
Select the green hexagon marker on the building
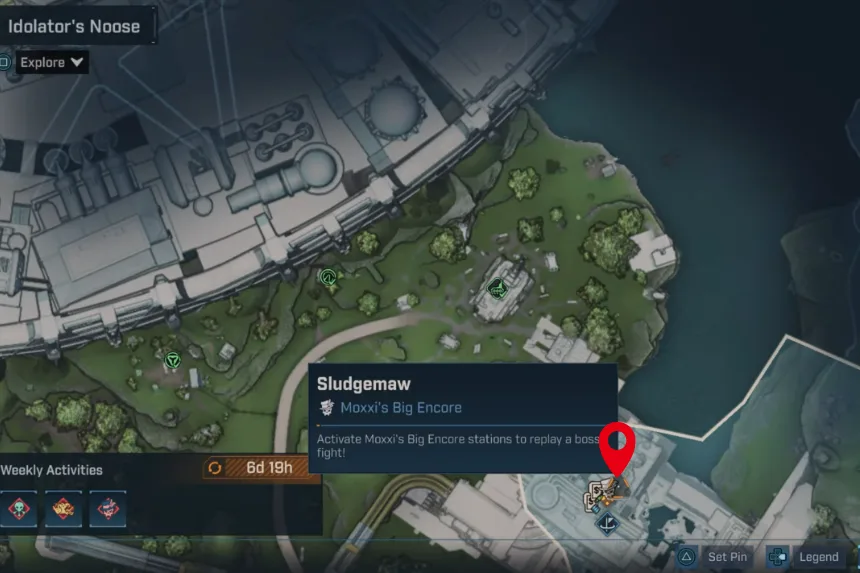(495, 288)
